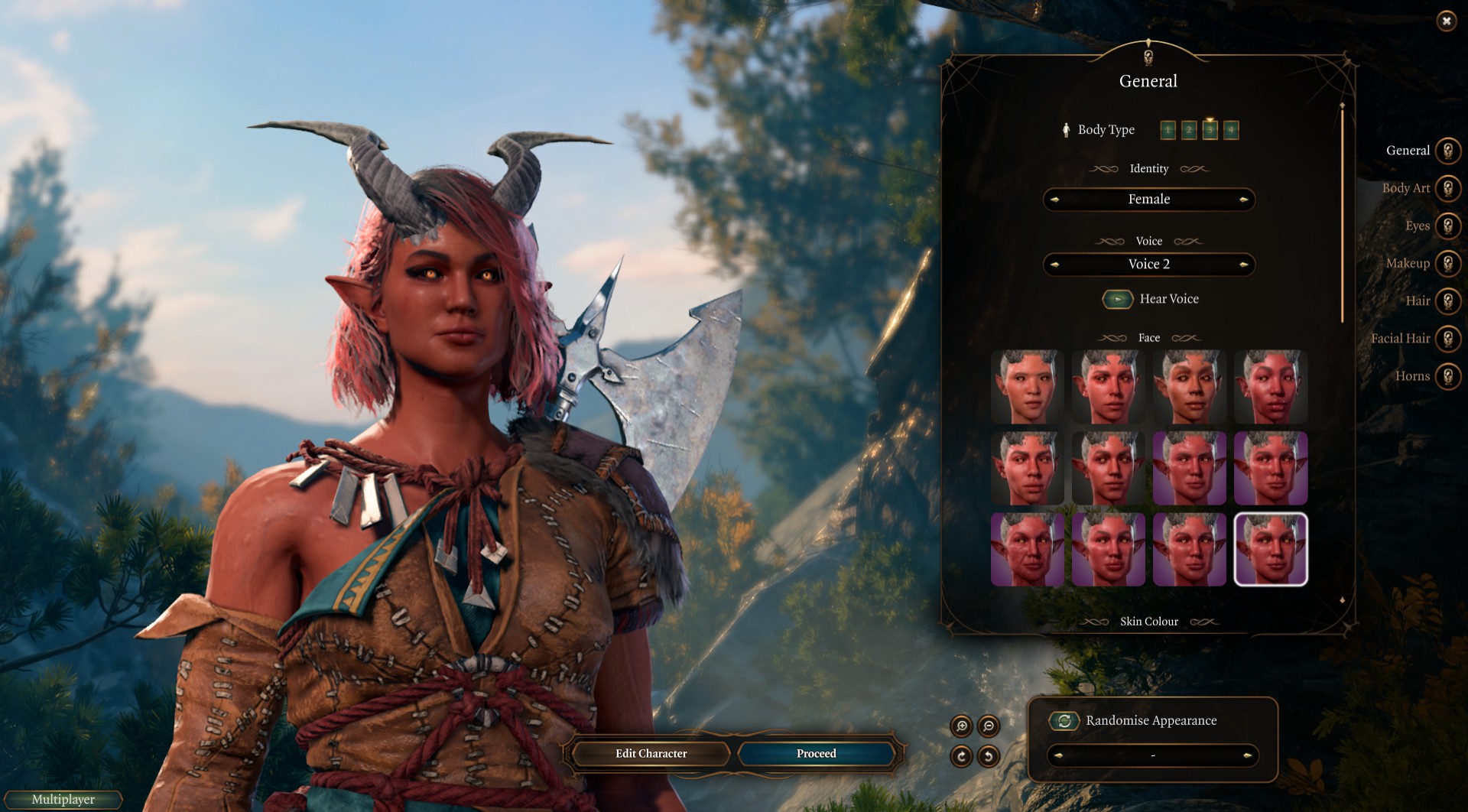Show the Hair options tab

click(1447, 301)
